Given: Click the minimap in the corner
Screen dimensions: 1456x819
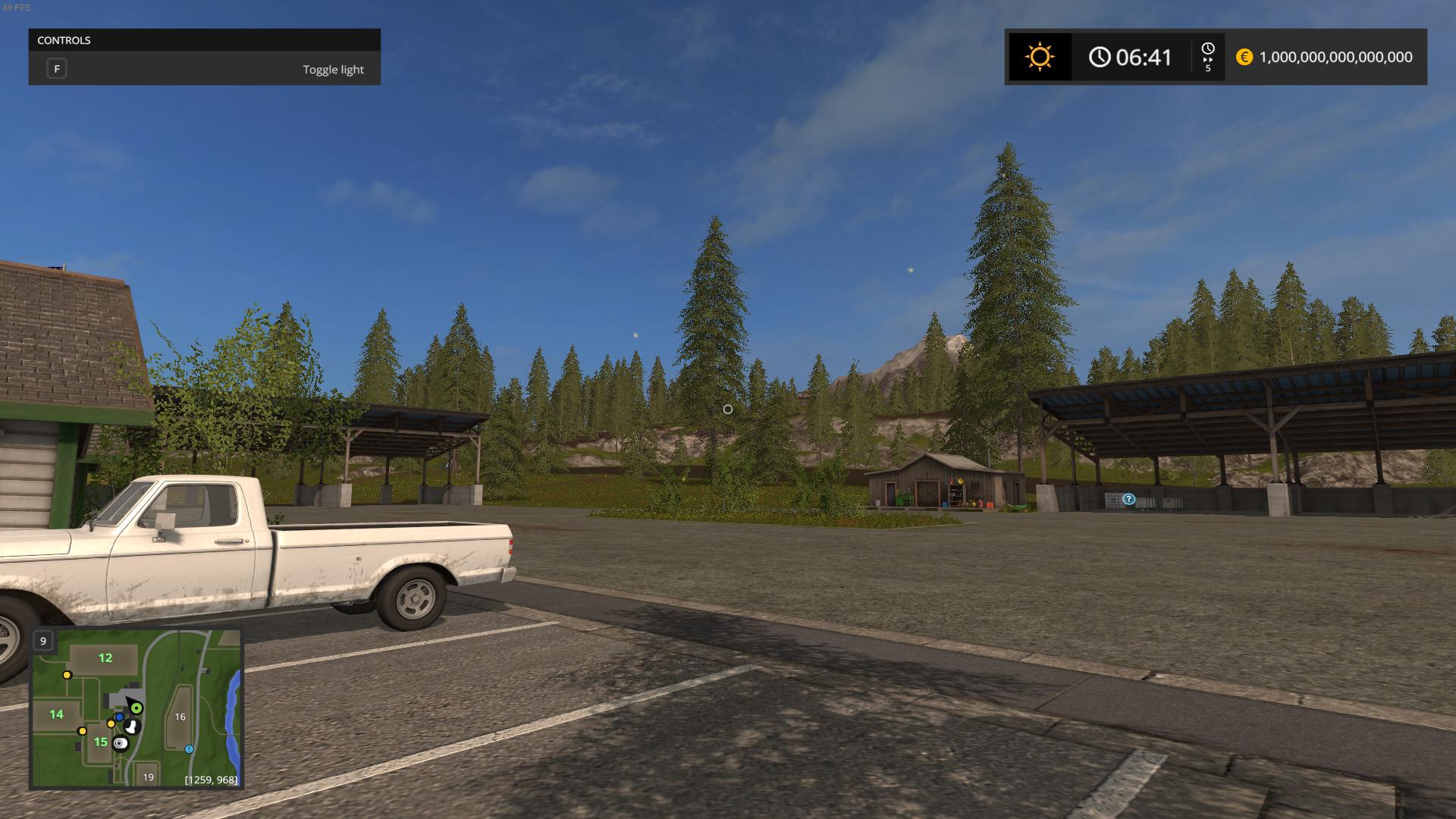Looking at the screenshot, I should click(136, 708).
